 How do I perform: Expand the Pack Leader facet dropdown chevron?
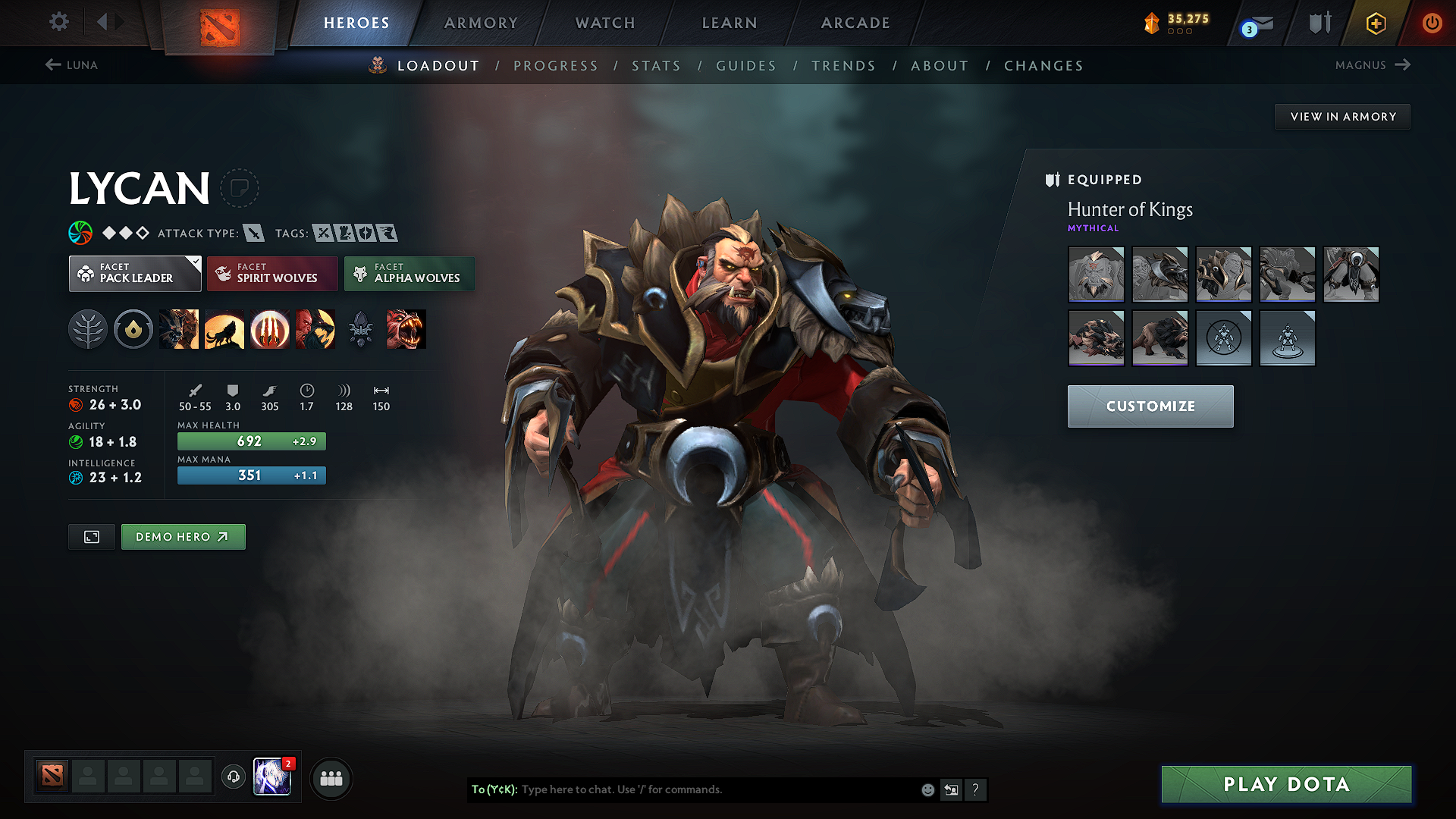click(x=196, y=262)
